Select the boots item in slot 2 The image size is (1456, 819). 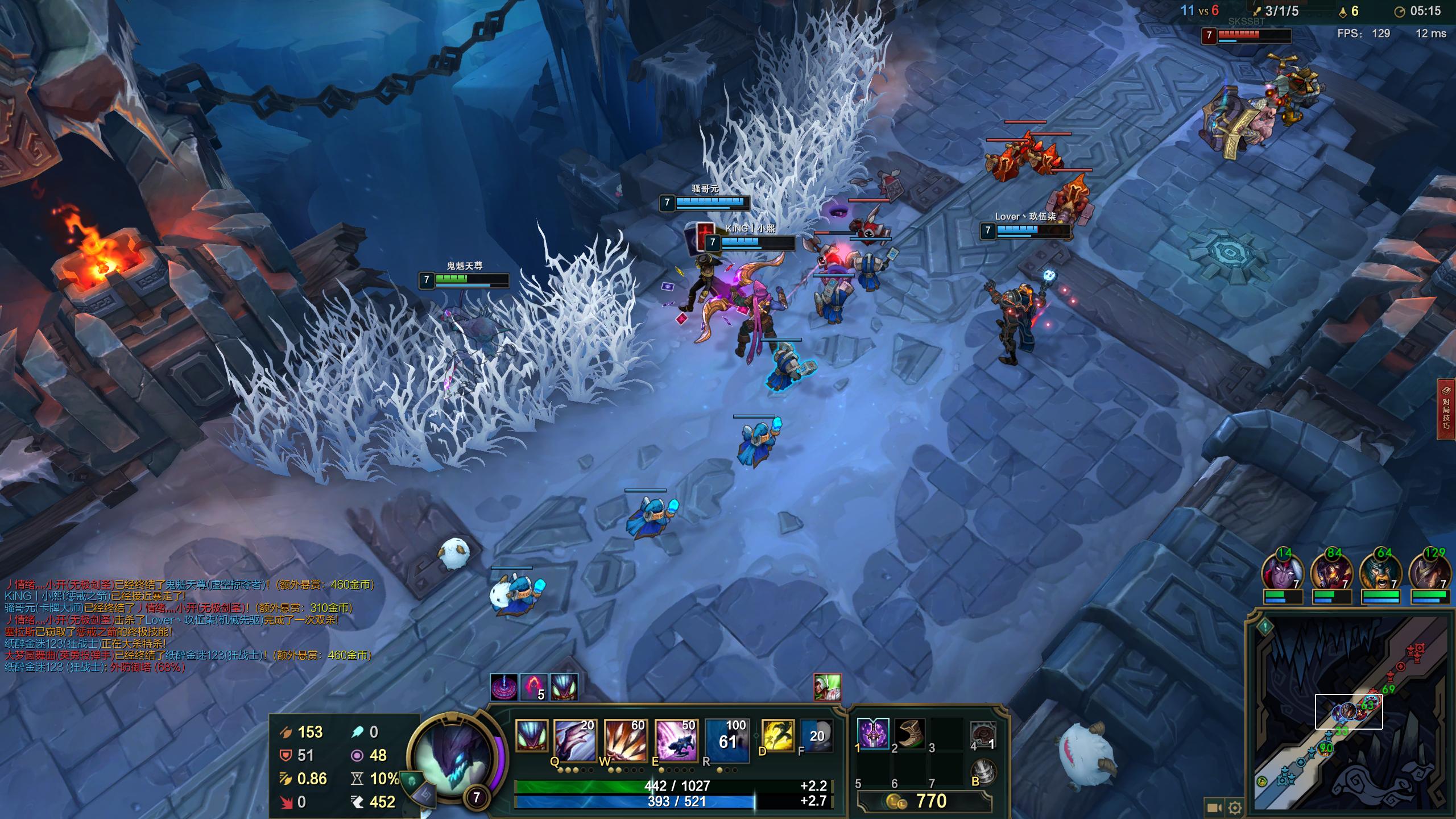pos(909,733)
